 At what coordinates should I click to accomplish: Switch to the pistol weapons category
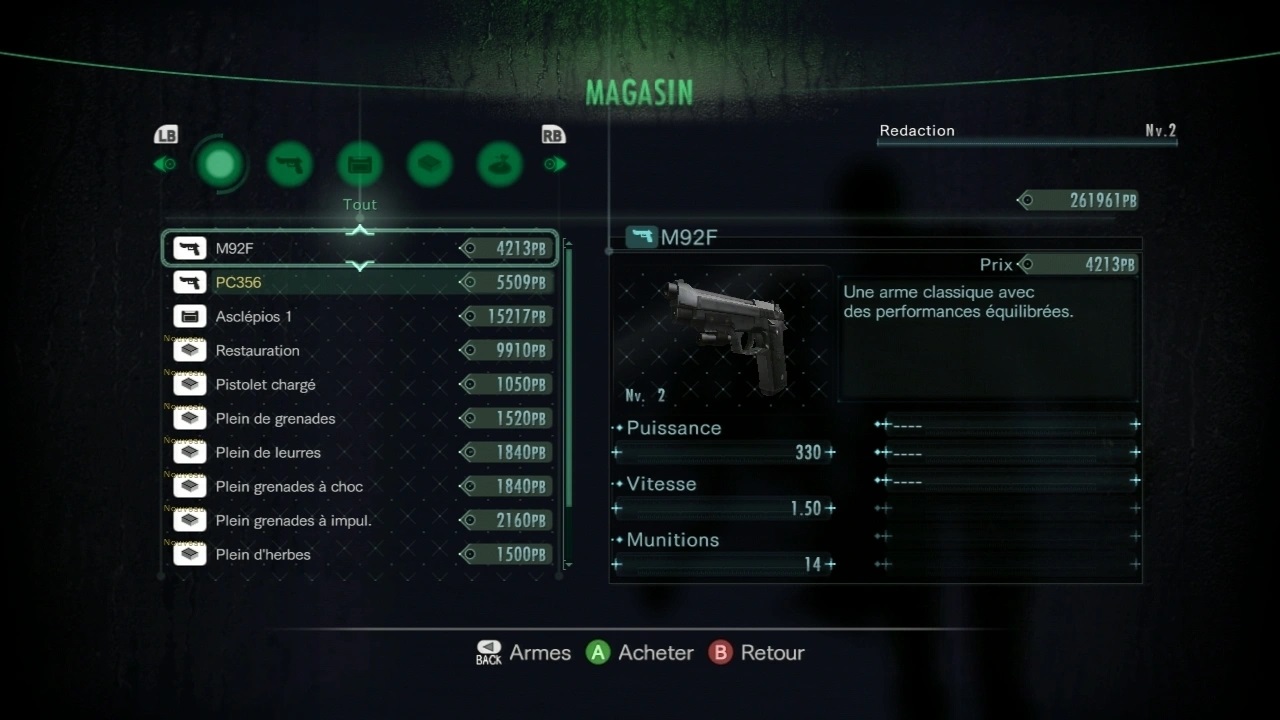[x=290, y=164]
